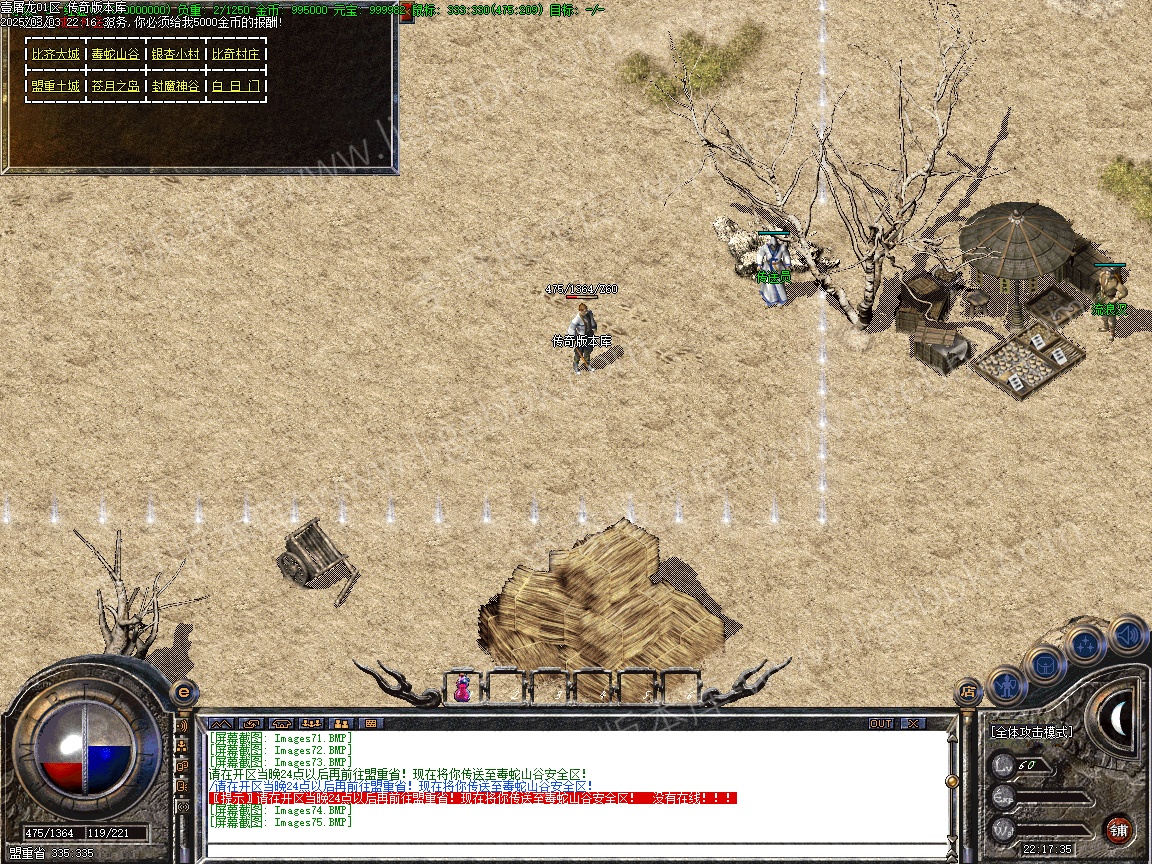1152x864 pixels.
Task: Click the OUT button above the chat
Action: click(x=880, y=723)
